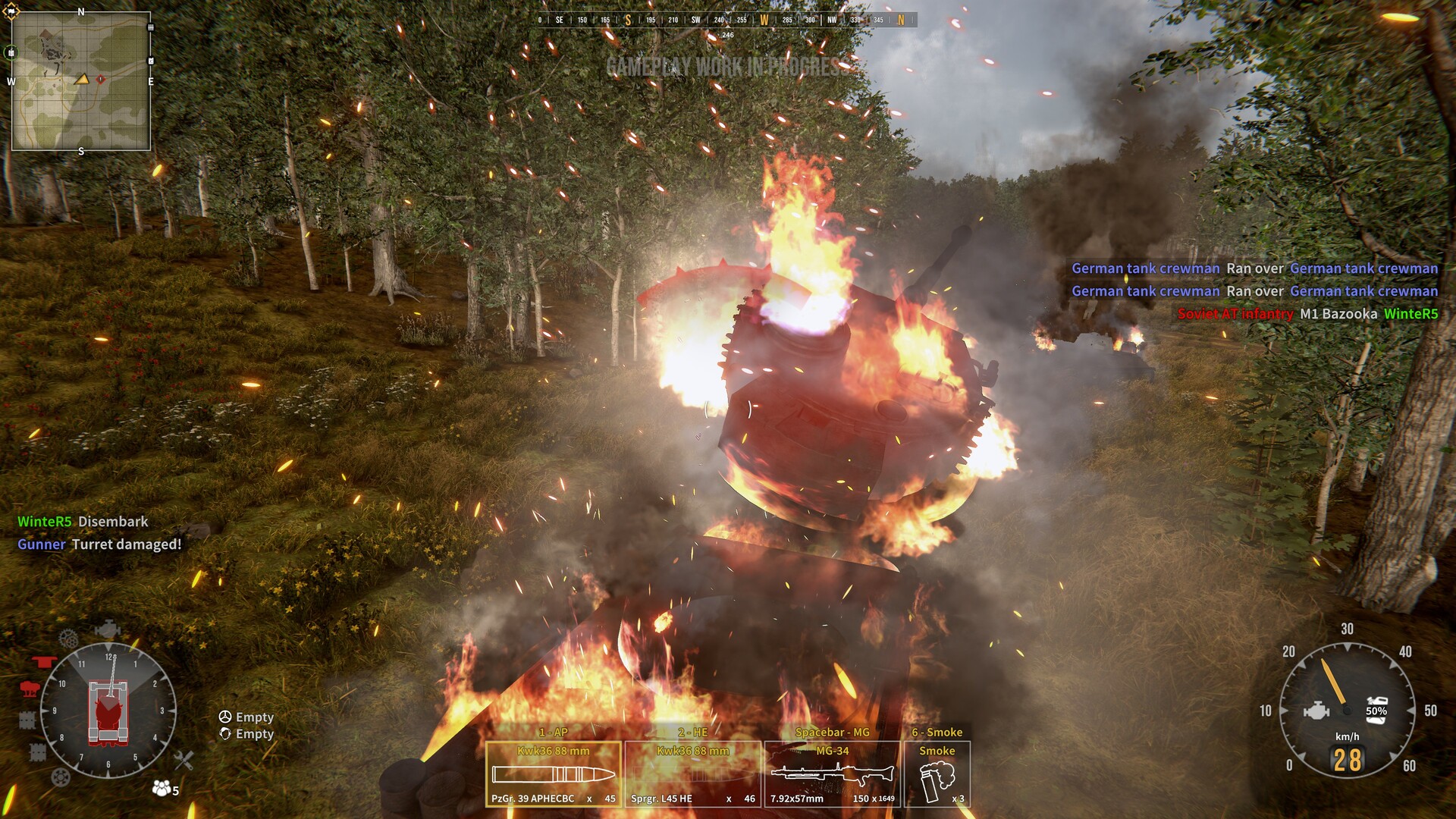The height and width of the screenshot is (819, 1456).
Task: Select the repair tools wrench icon
Action: click(x=183, y=761)
